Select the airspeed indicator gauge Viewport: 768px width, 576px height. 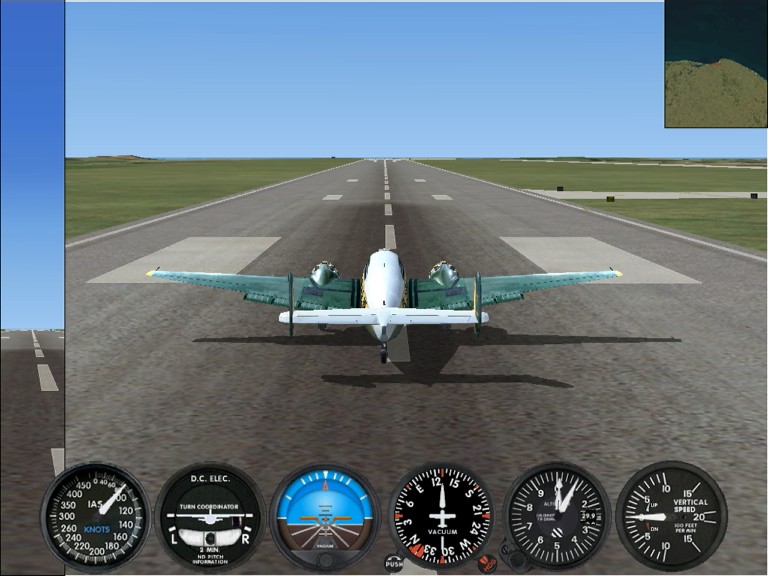pyautogui.click(x=95, y=515)
